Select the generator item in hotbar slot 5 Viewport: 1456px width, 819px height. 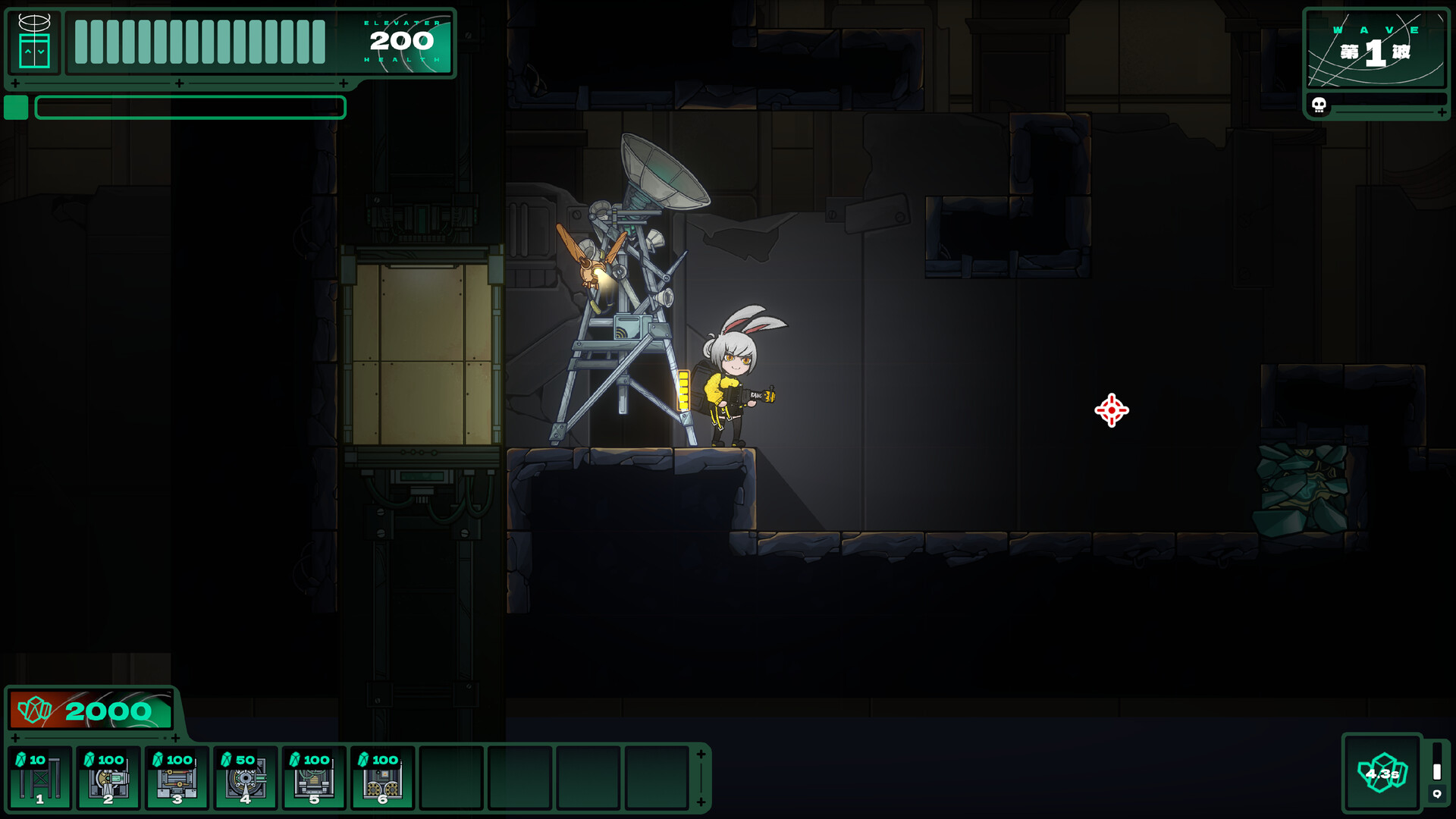click(x=314, y=778)
